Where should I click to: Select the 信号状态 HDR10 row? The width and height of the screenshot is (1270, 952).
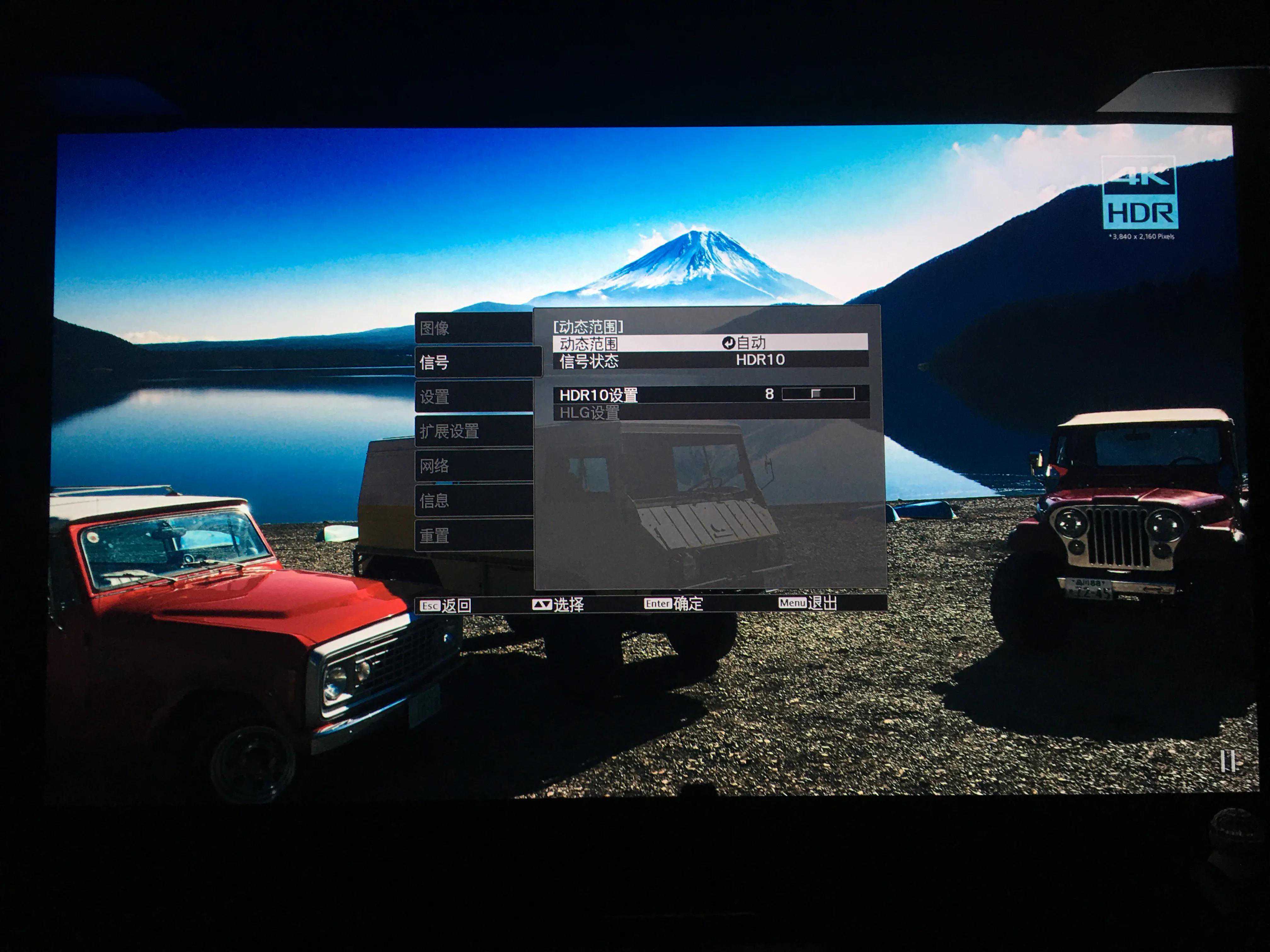(x=710, y=360)
